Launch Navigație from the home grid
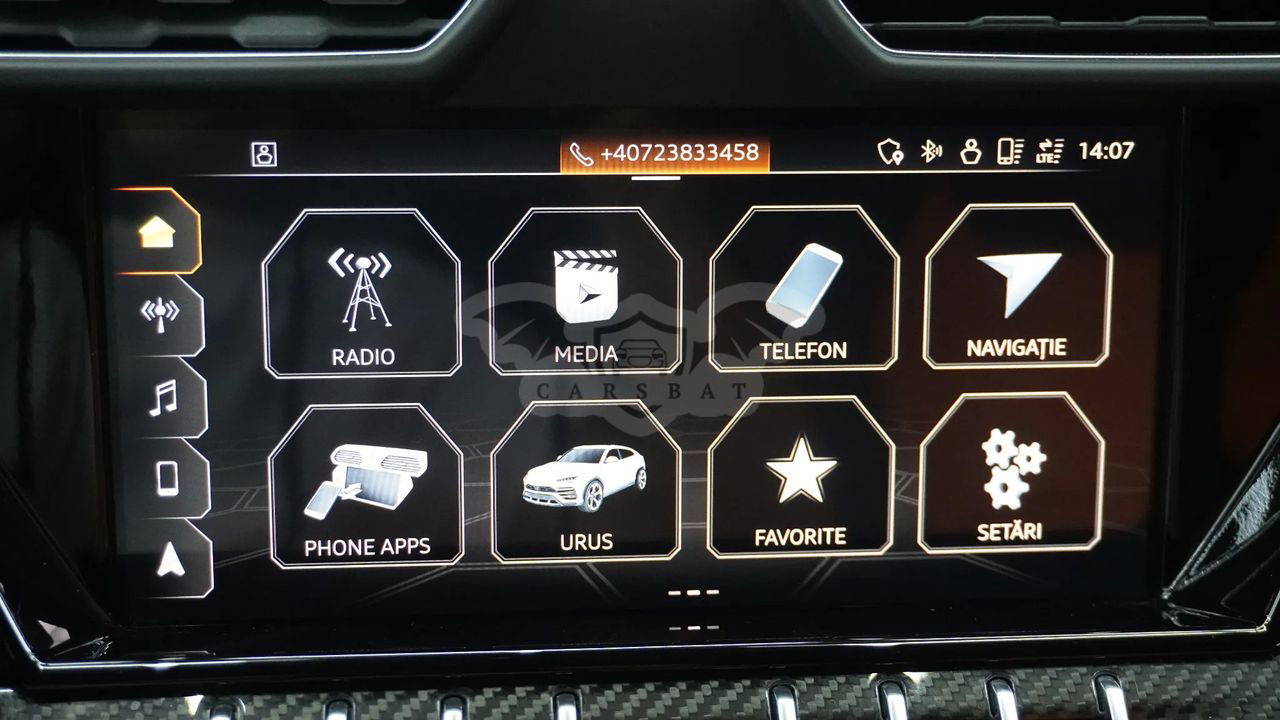1280x720 pixels. tap(1017, 286)
